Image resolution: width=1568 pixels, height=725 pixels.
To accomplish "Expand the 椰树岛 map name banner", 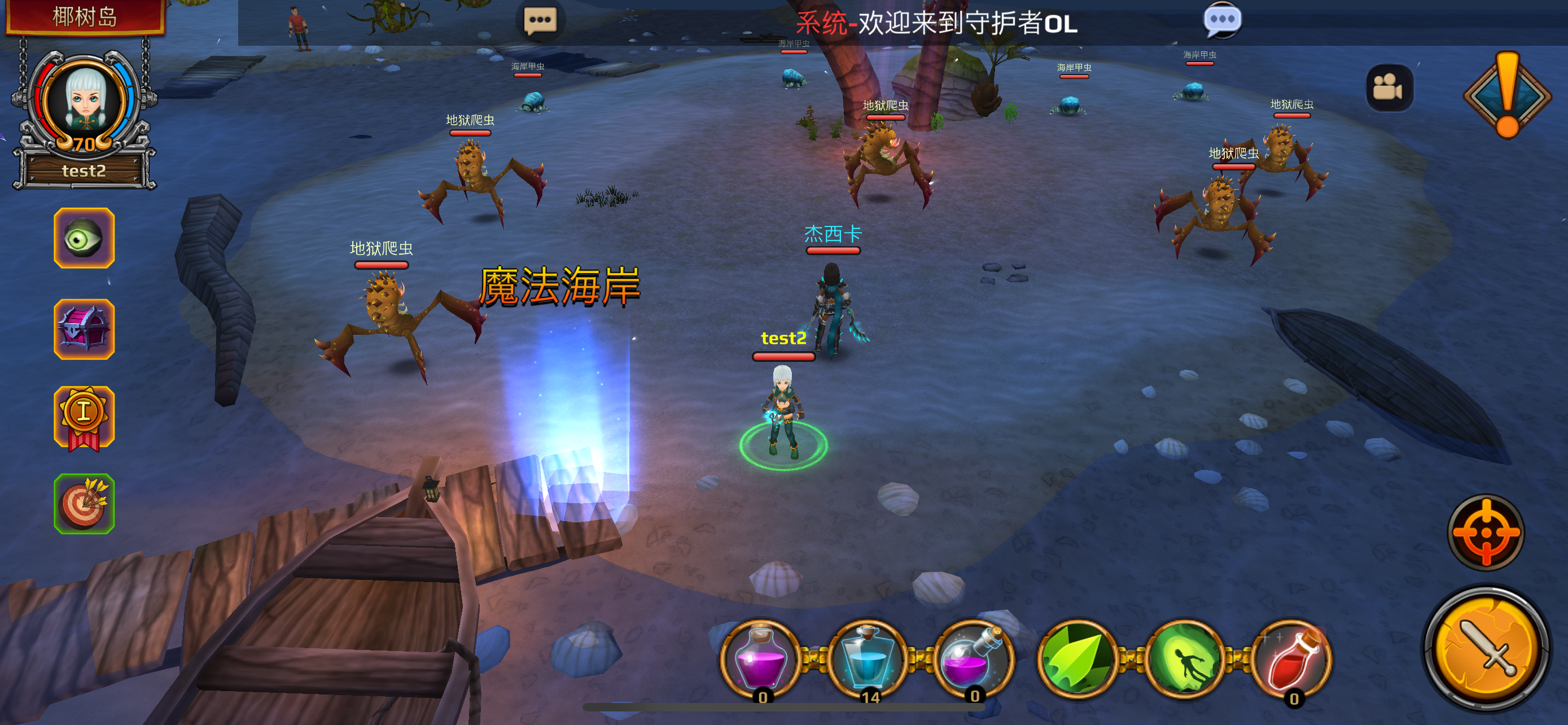I will [85, 18].
